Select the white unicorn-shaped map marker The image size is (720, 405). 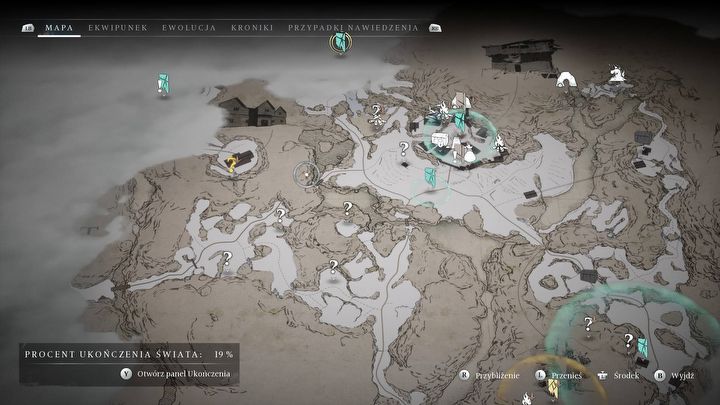tap(616, 73)
